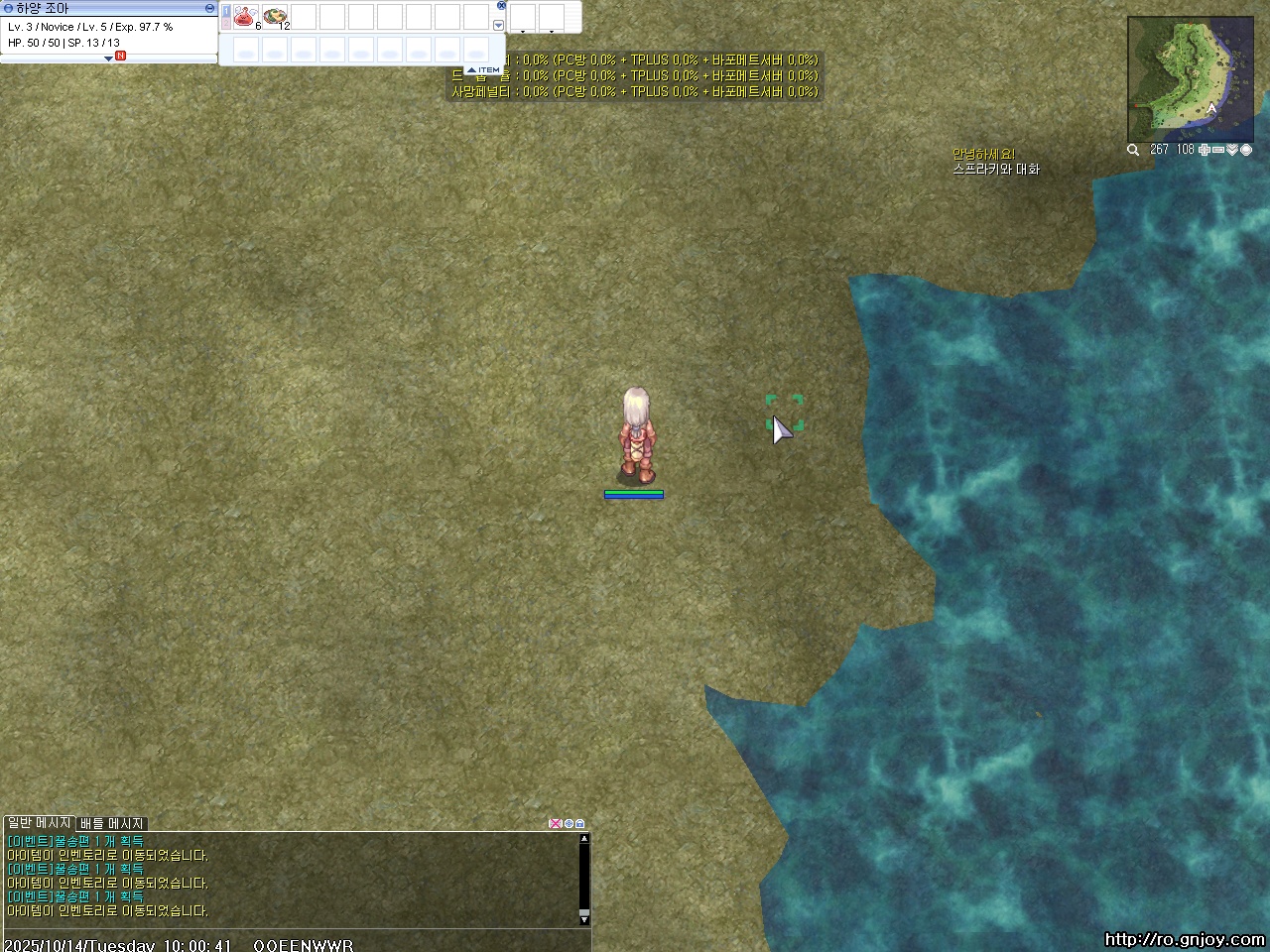
Task: Close the hotbar with the X button
Action: coord(501,5)
